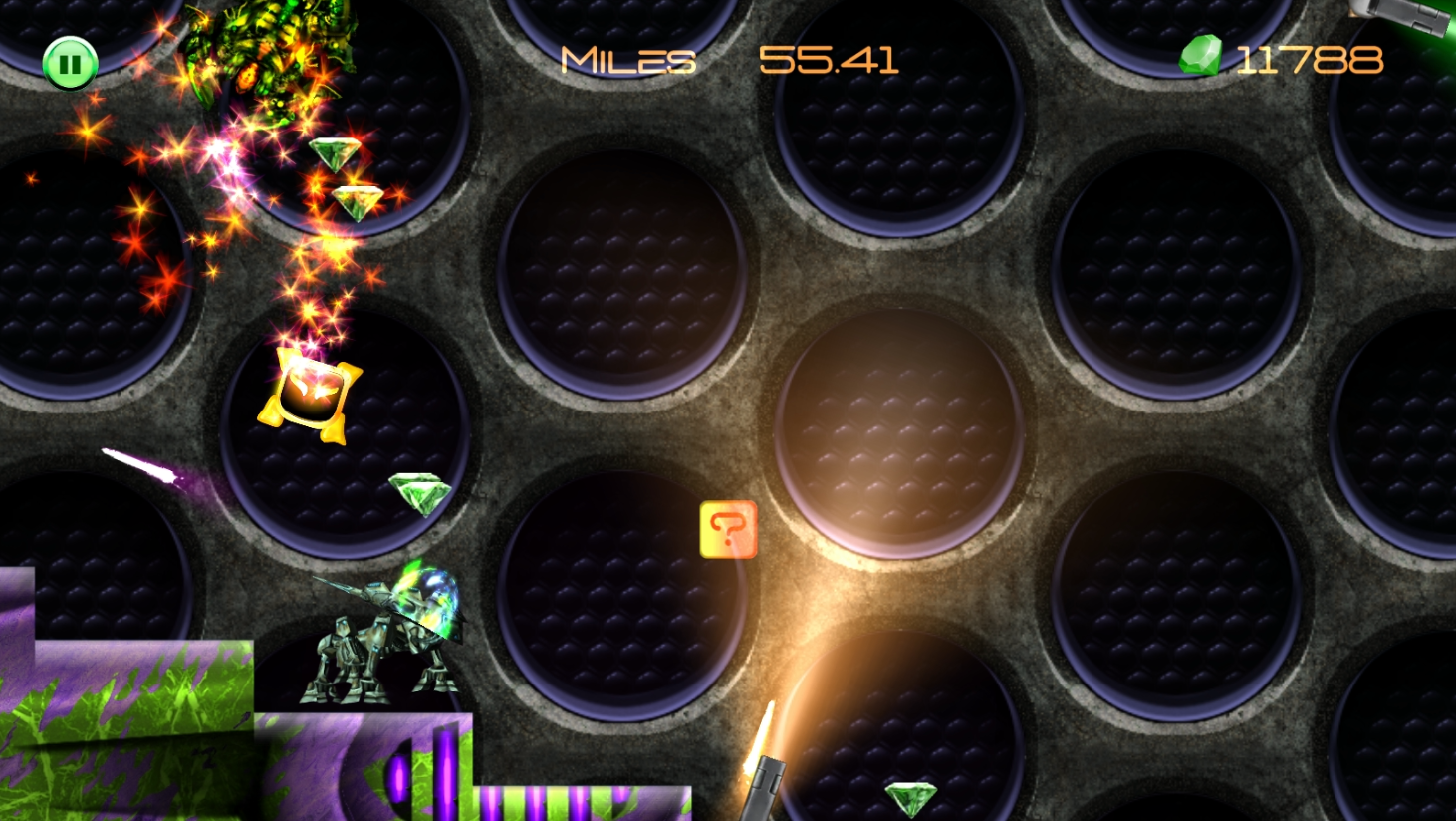Click the orange question-mark mystery box
The height and width of the screenshot is (821, 1456).
728,529
